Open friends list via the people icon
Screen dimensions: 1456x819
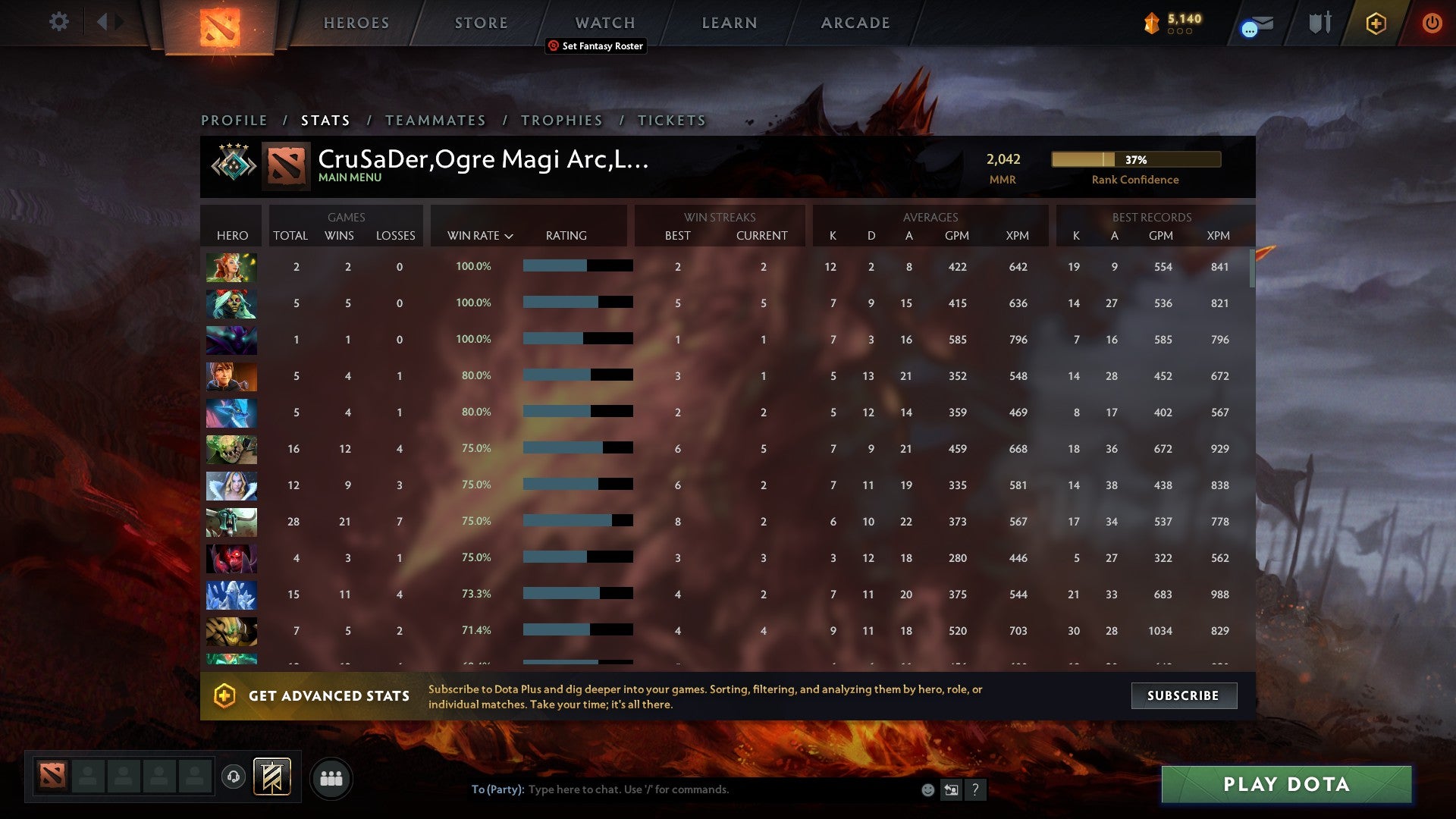click(331, 777)
